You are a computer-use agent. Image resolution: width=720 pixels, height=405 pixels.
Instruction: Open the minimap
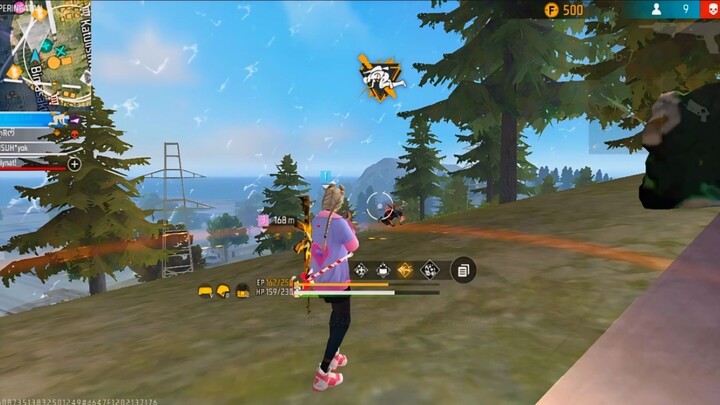[46, 52]
